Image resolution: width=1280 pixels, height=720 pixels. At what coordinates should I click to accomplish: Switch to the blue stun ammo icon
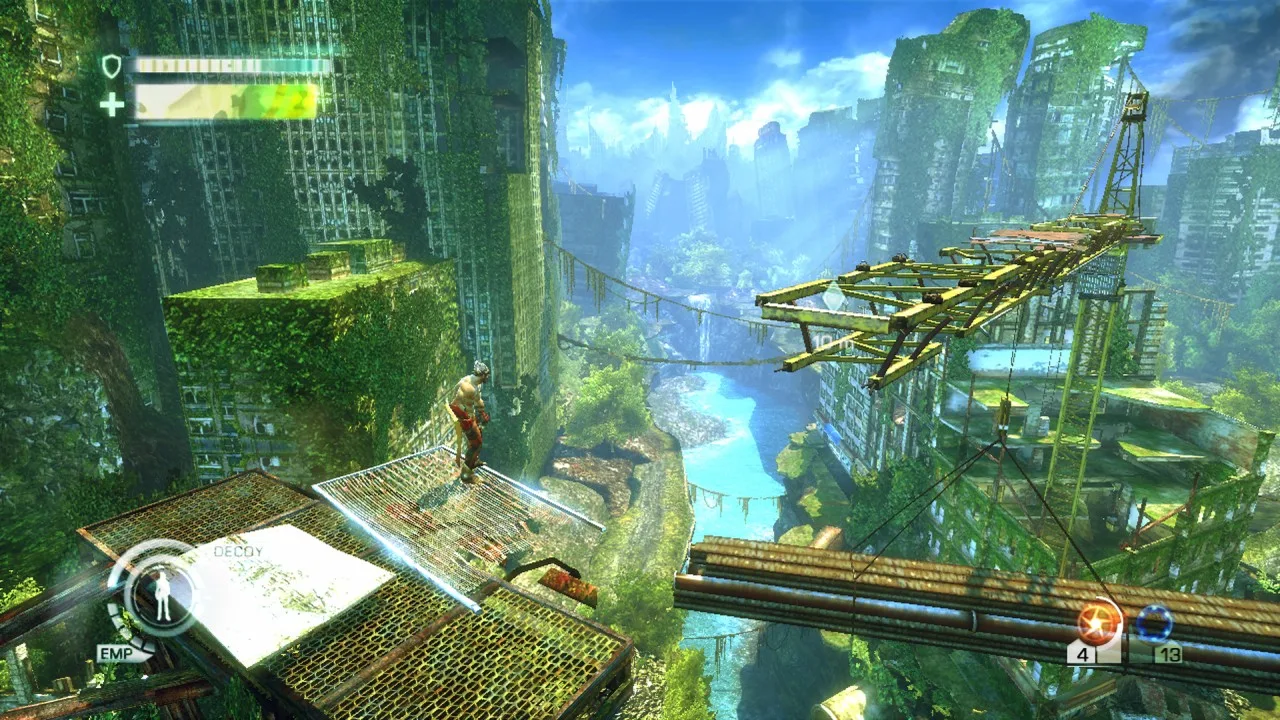click(1154, 626)
